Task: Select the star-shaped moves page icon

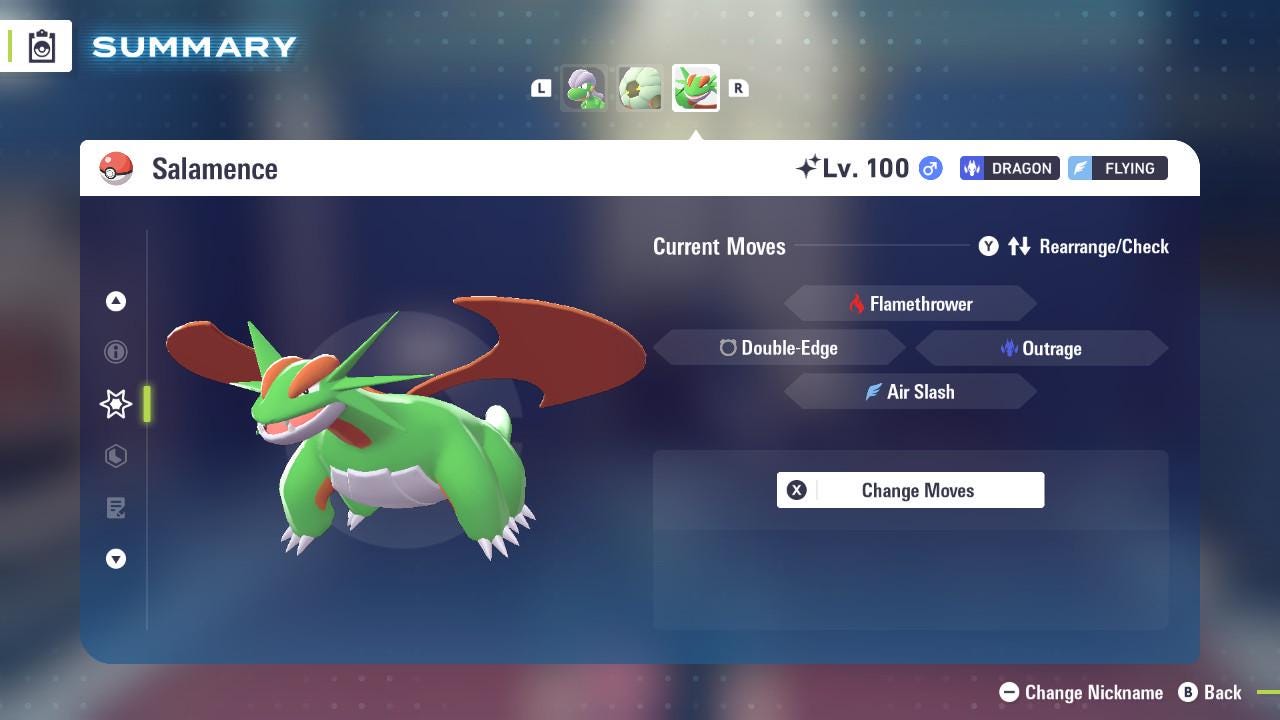Action: coord(116,404)
